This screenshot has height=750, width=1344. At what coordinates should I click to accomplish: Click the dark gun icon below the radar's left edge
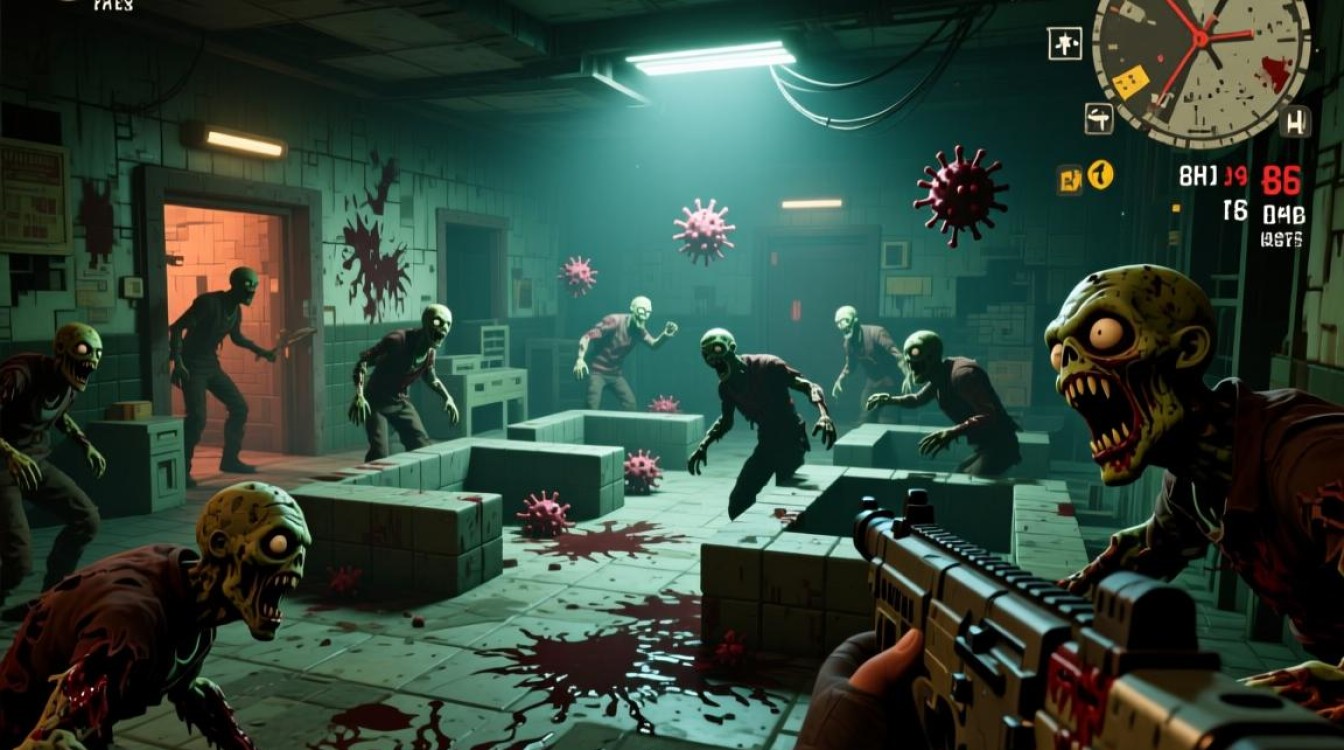(x=1099, y=118)
